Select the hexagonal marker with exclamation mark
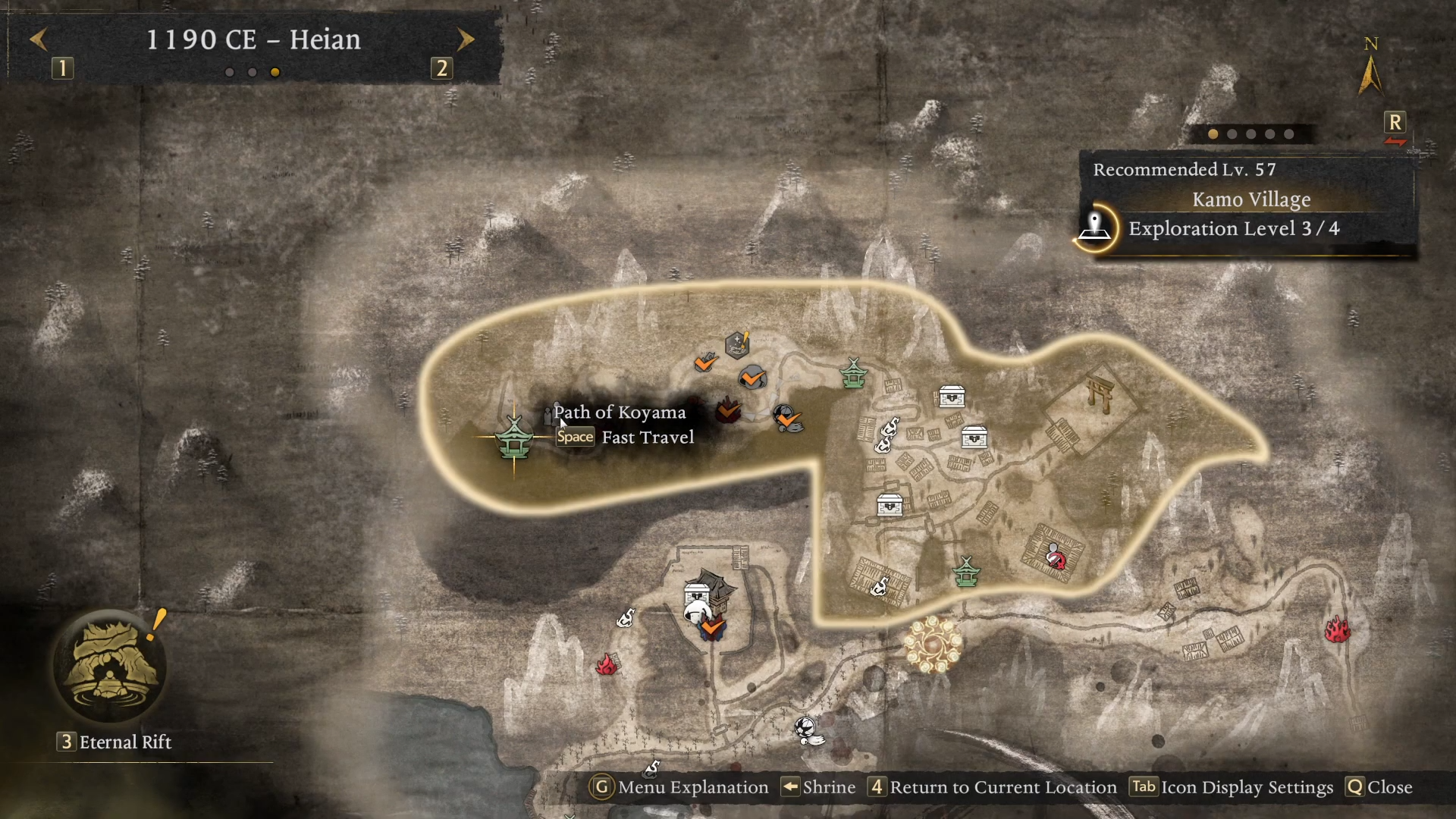The image size is (1456, 819). (737, 344)
